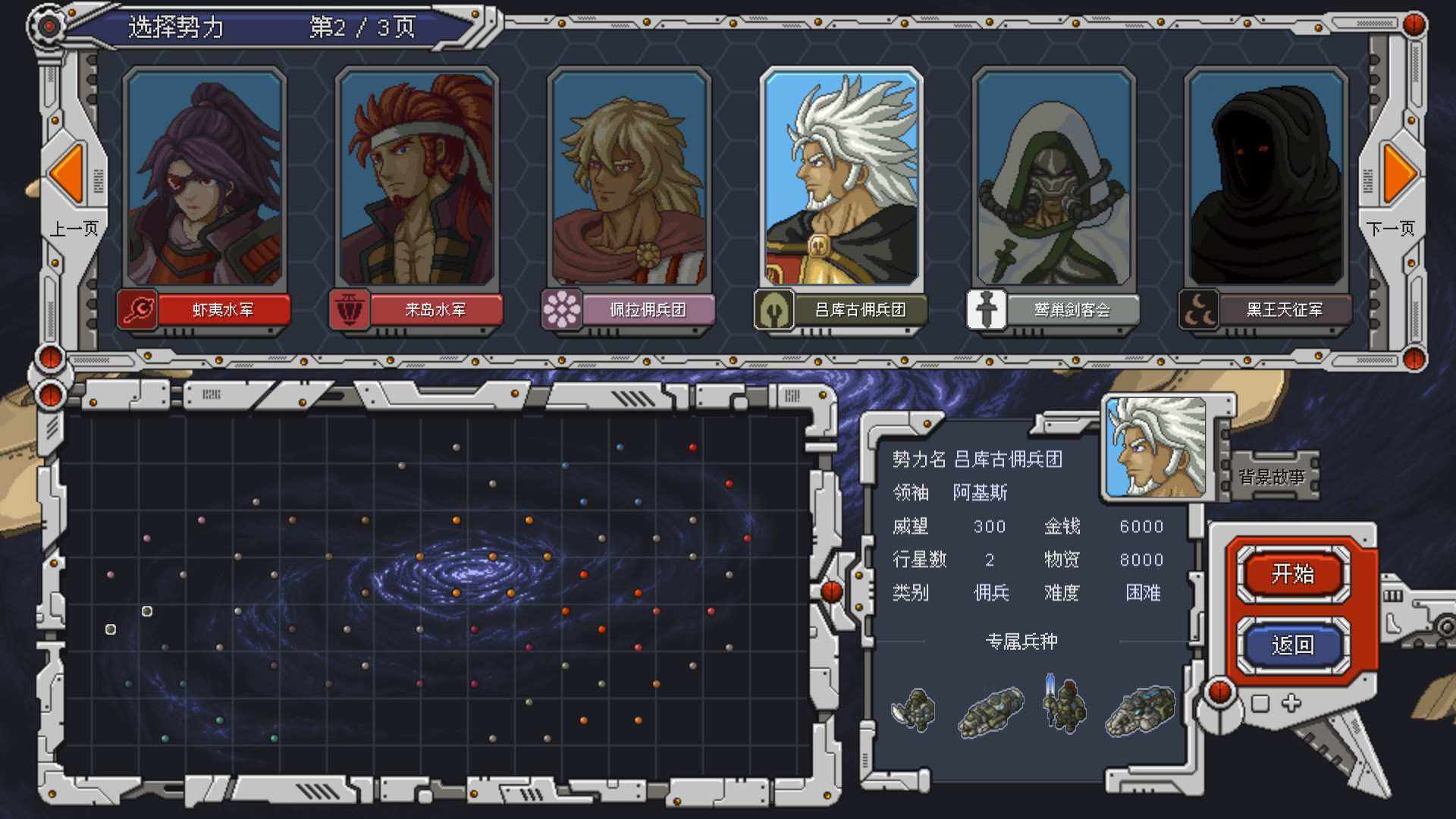The width and height of the screenshot is (1456, 819).
Task: Open the 背景故事 background story panel
Action: 1276,476
